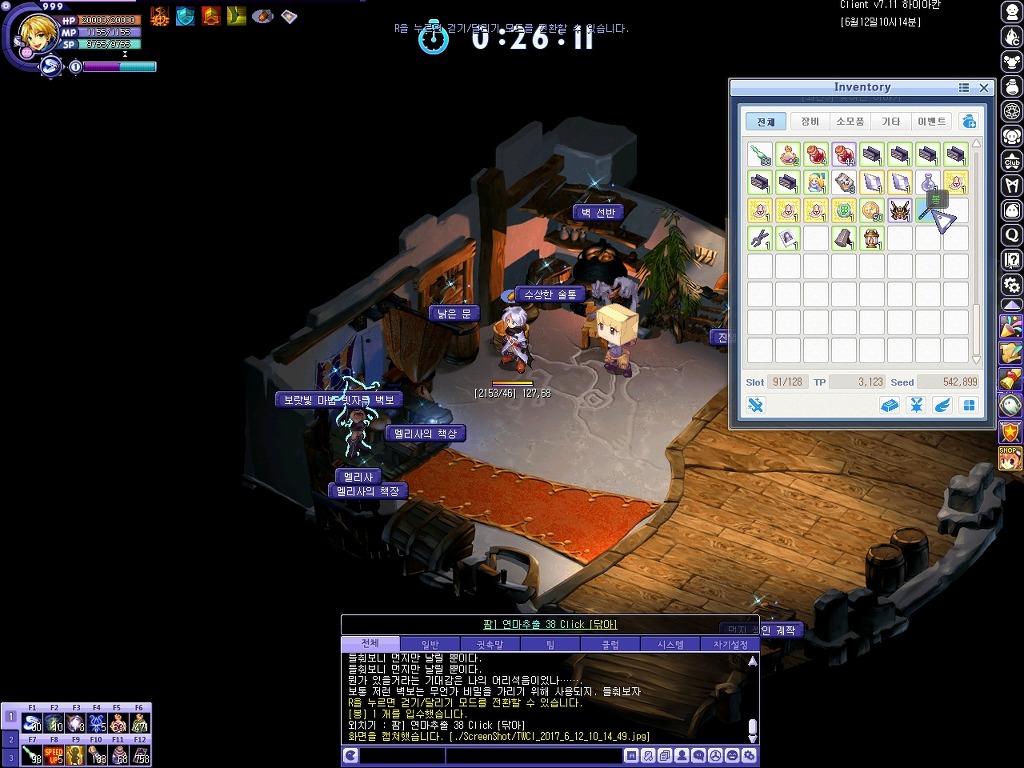
Task: Select the gold coin item slot
Action: point(871,211)
